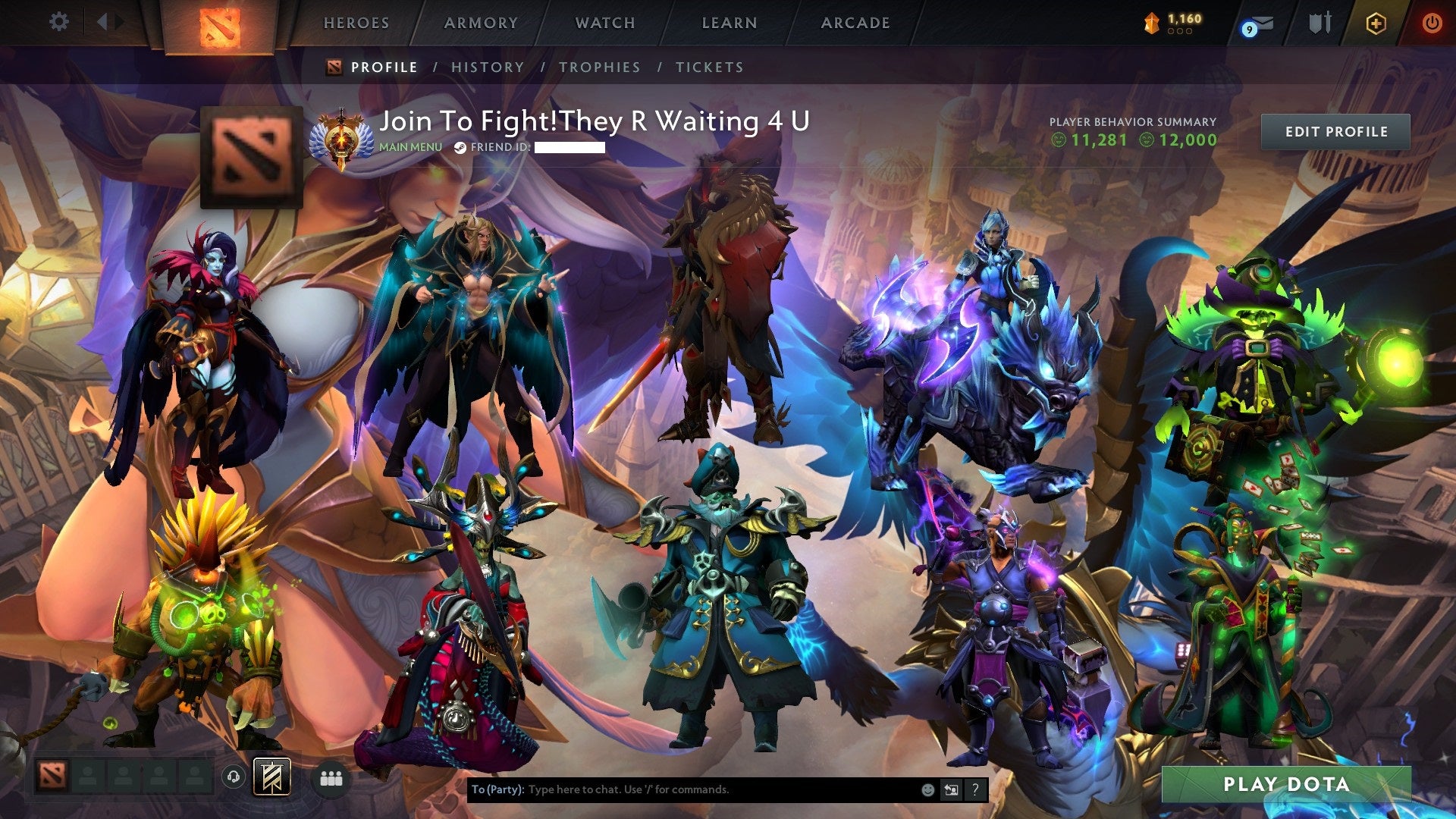Toggle the chat channel selector beside the input
Screen dimensions: 1456x819
[951, 789]
